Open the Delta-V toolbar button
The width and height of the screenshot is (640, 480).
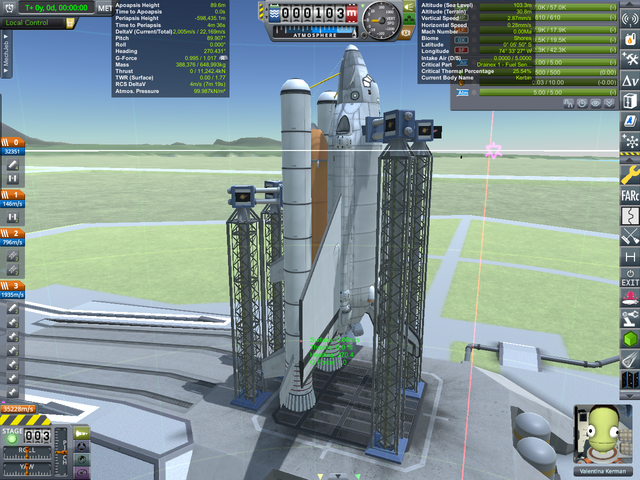pyautogui.click(x=629, y=78)
